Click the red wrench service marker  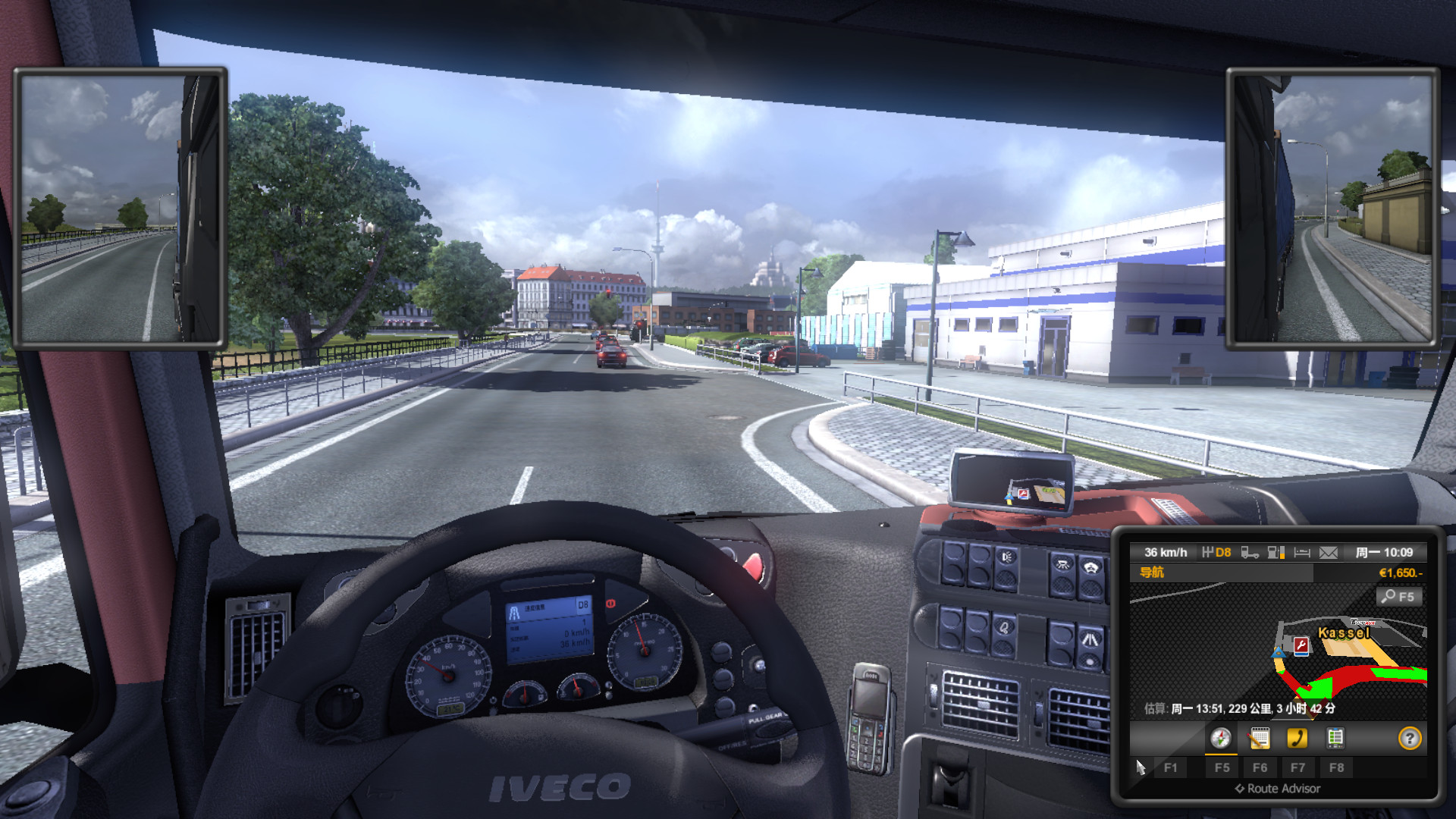[x=1301, y=645]
